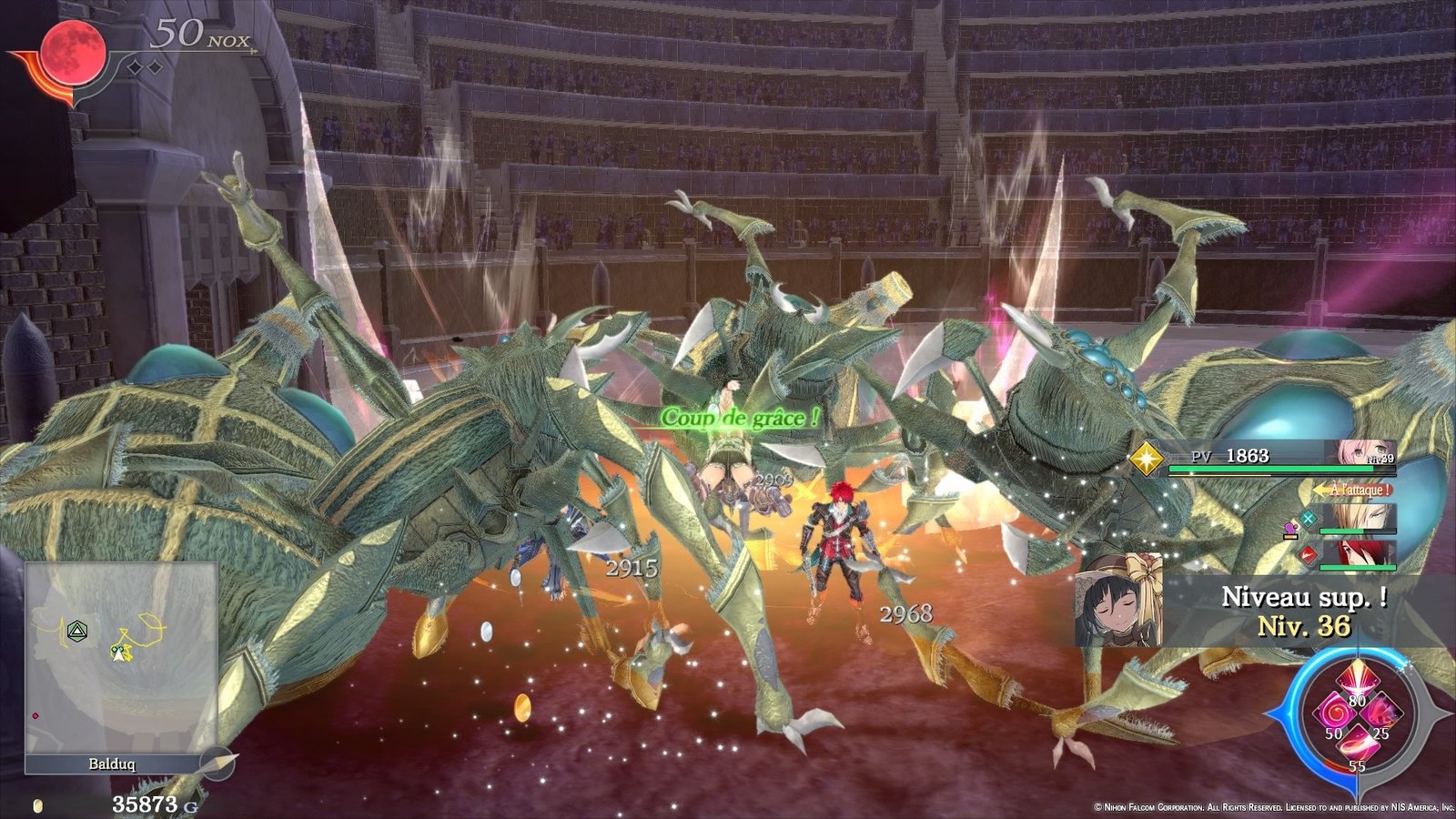Select the green triangle marker on minimap
Image resolution: width=1456 pixels, height=819 pixels.
(77, 630)
